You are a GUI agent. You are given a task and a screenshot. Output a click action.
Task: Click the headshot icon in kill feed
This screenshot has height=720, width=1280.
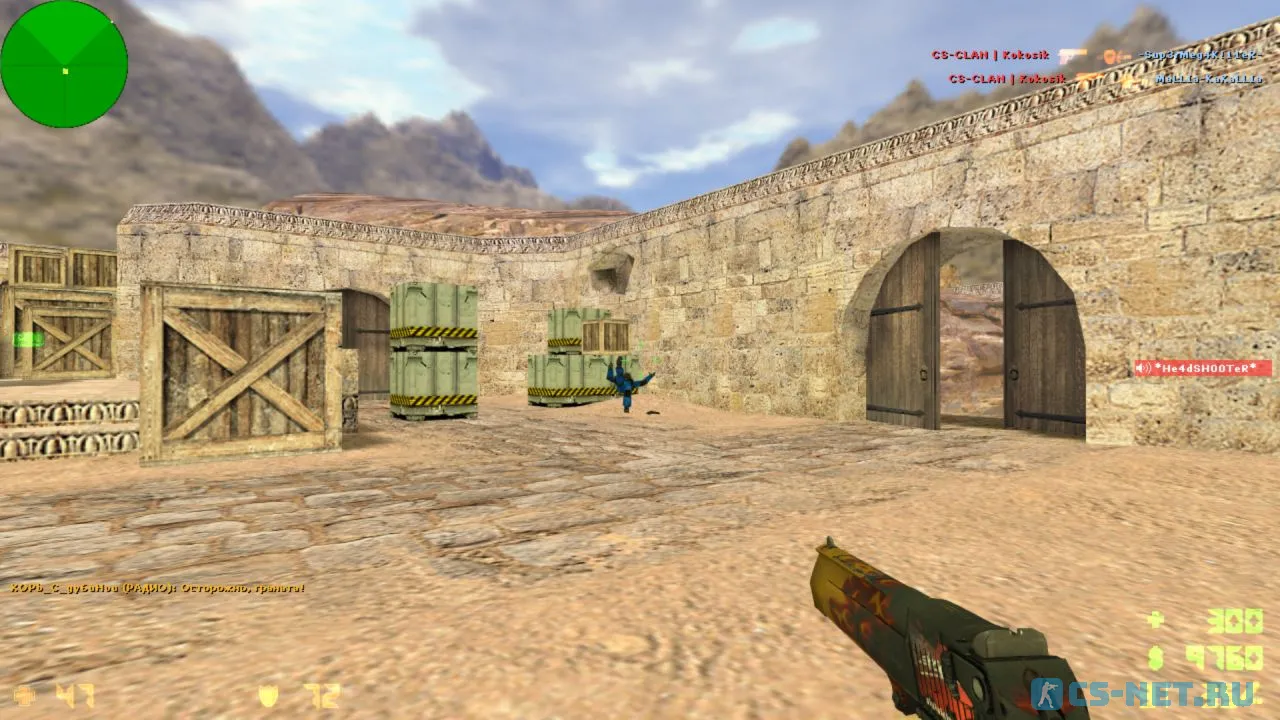pyautogui.click(x=1112, y=56)
